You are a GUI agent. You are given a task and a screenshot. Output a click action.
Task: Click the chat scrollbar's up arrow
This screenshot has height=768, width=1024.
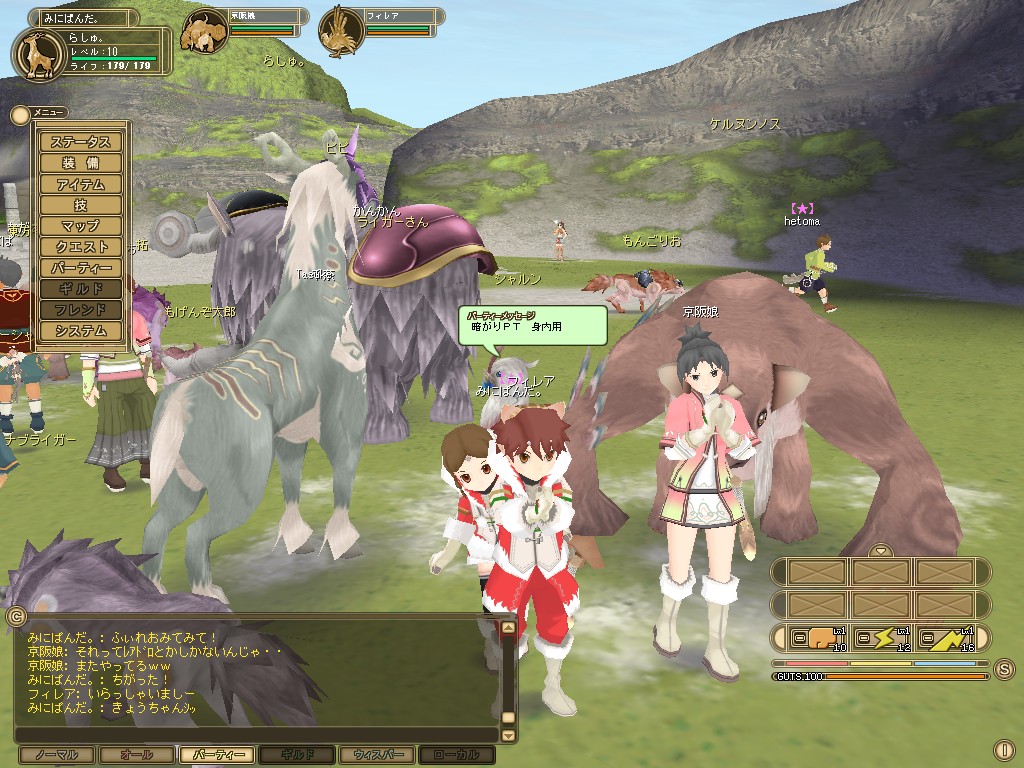(508, 628)
